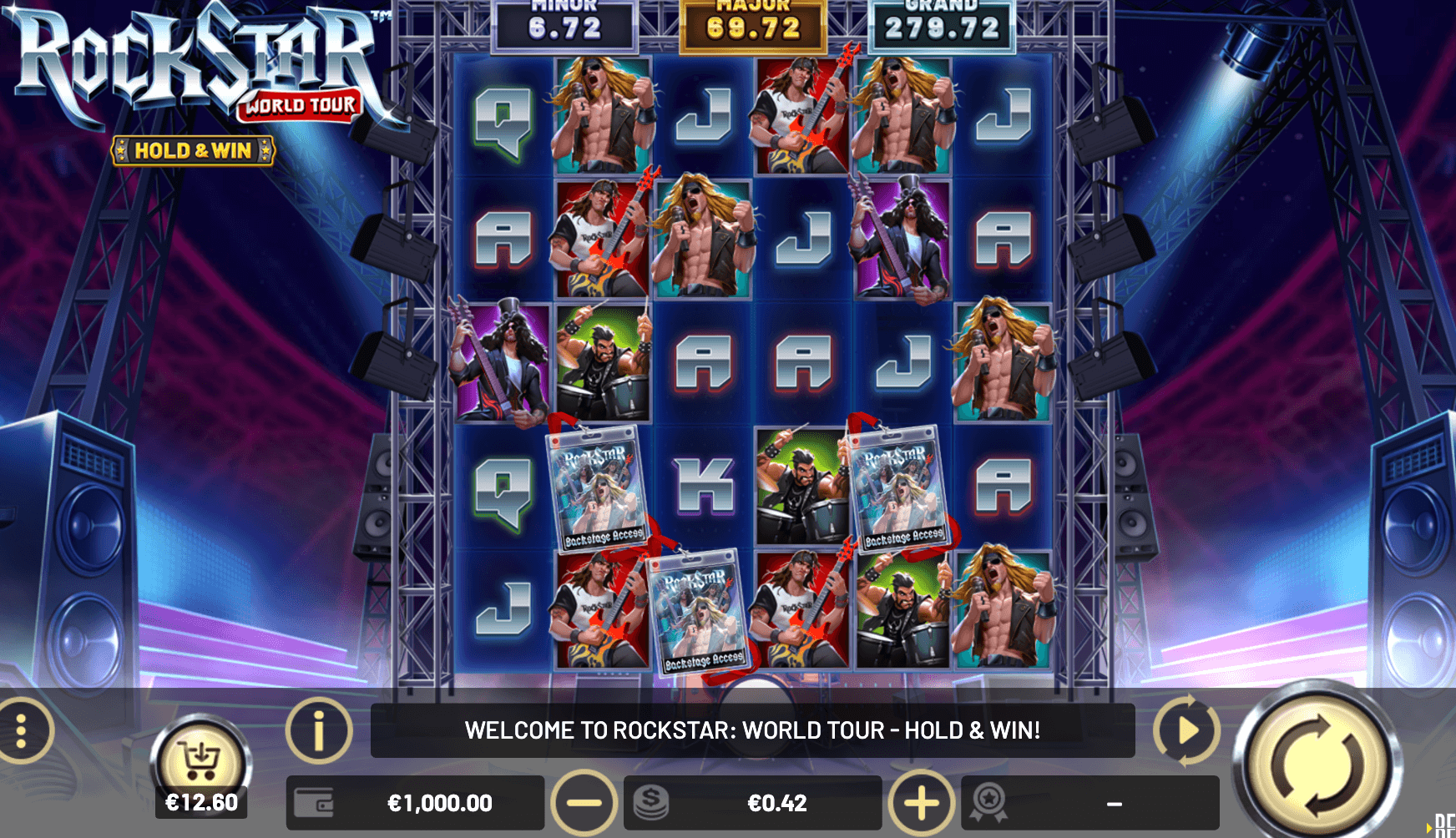Open the game info paytable
Image resolution: width=1456 pixels, height=838 pixels.
click(x=318, y=731)
